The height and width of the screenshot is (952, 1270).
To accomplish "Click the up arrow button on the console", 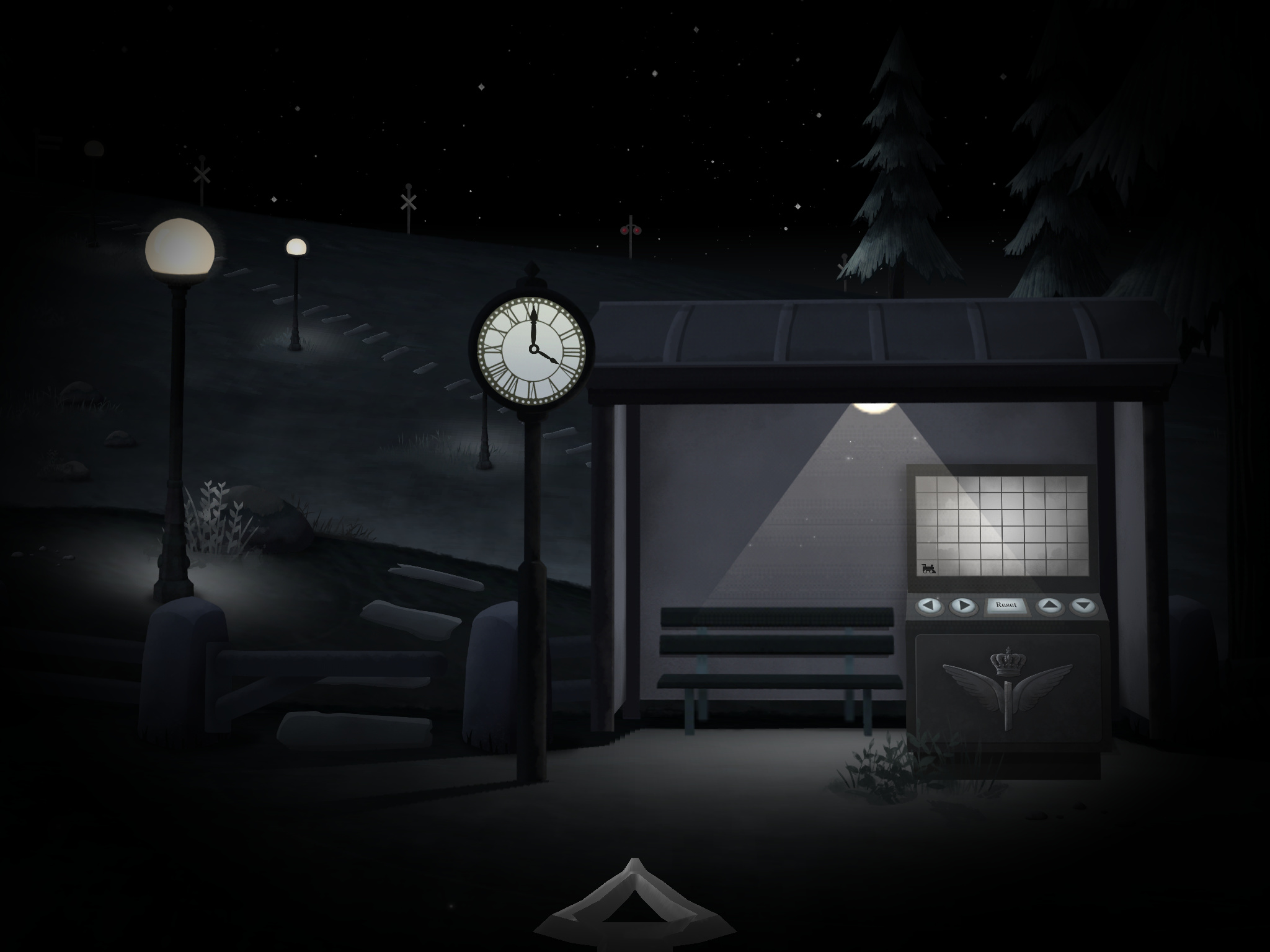I will [x=1050, y=605].
